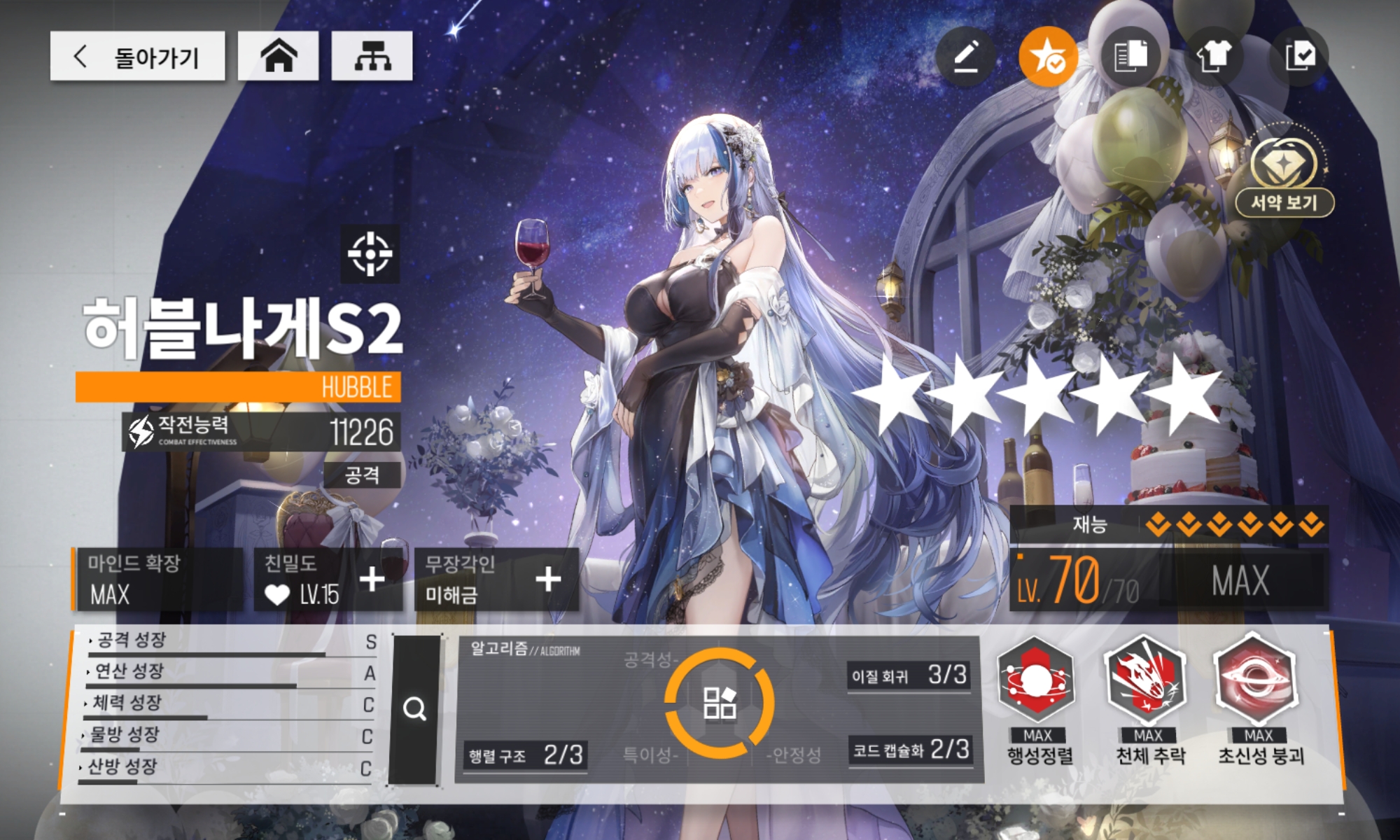Open the 재능 talent bar

click(1168, 524)
